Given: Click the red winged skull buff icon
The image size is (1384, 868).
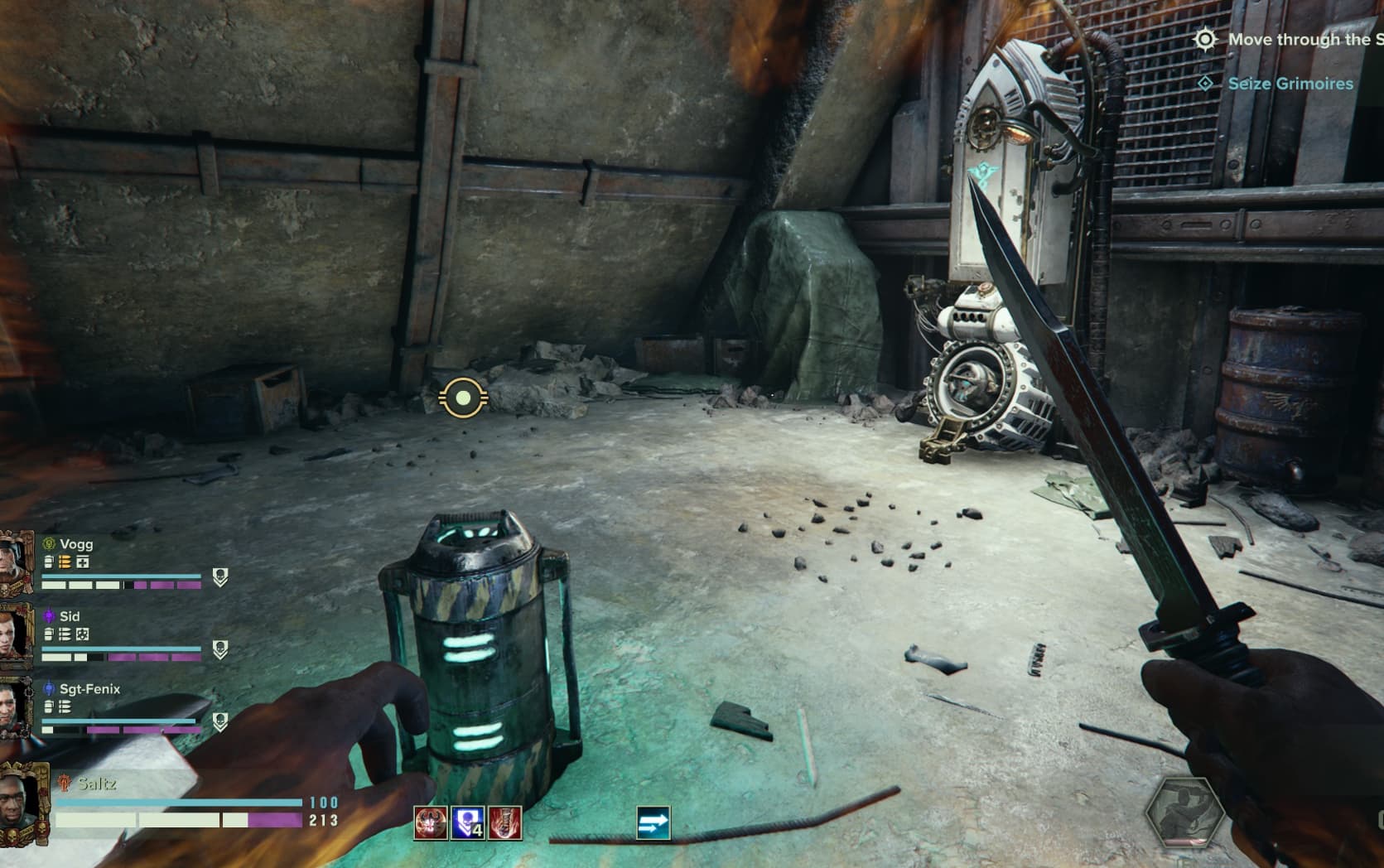Looking at the screenshot, I should 430,823.
